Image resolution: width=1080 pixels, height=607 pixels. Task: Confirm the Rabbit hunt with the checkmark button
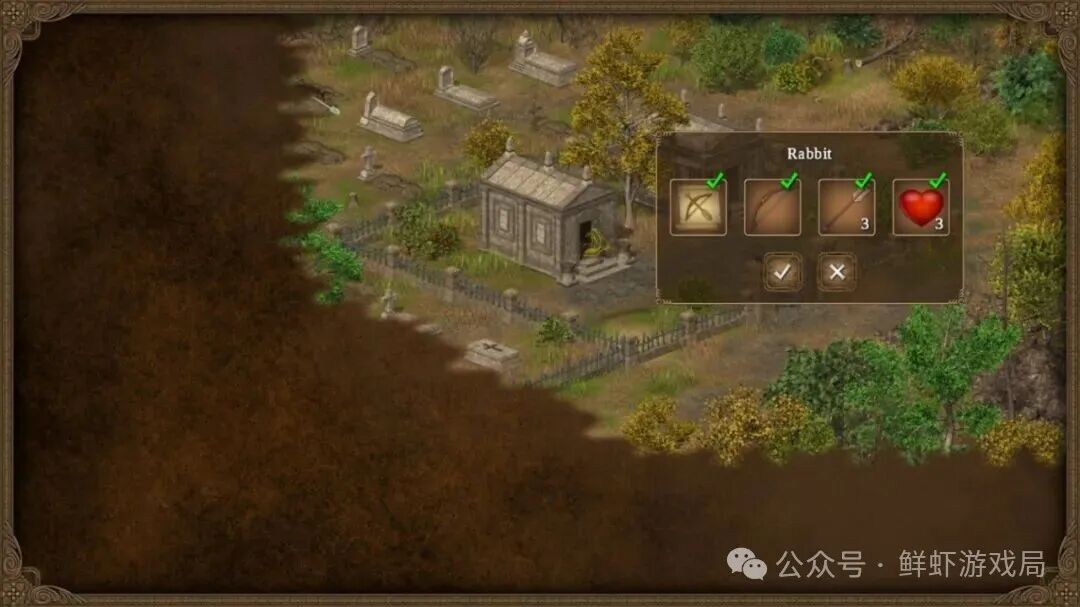point(782,271)
